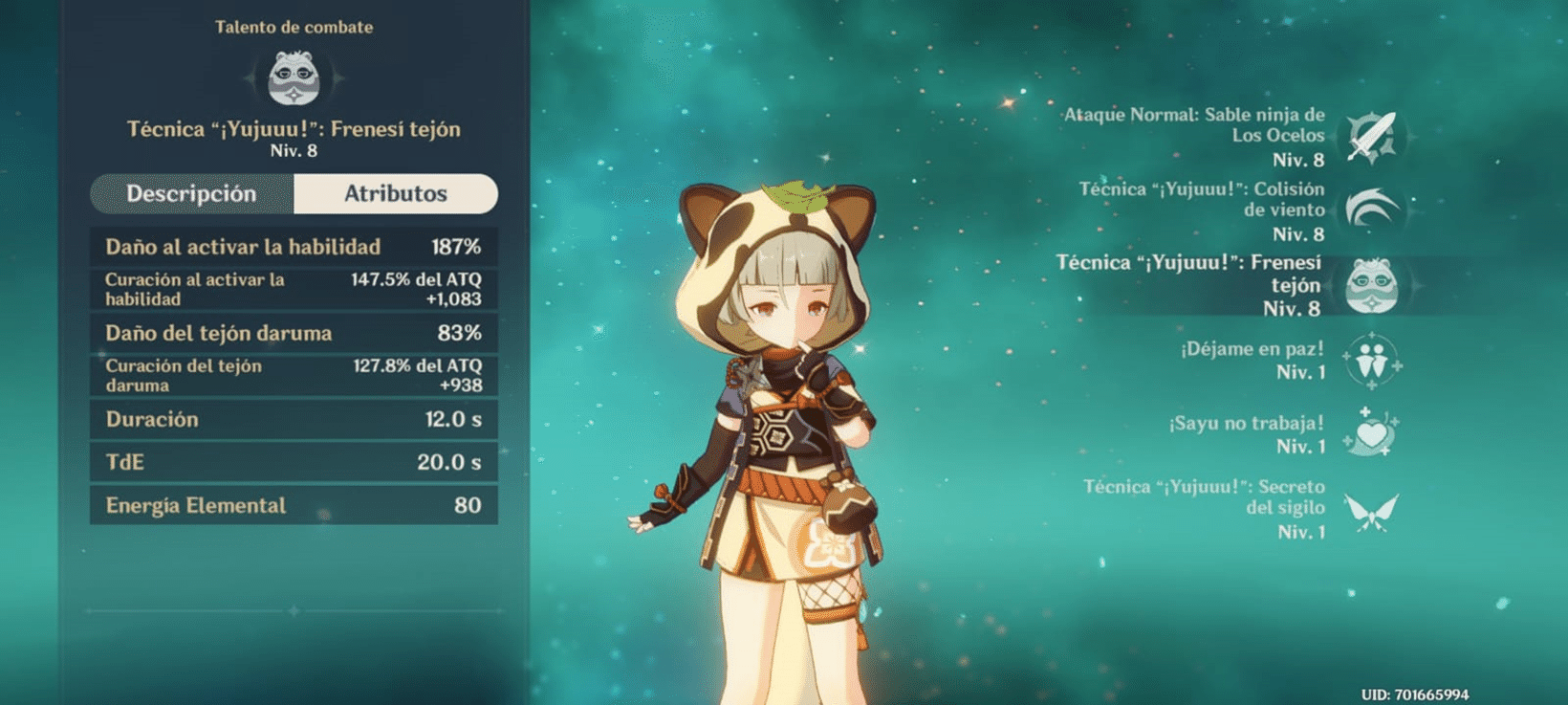Select the TdE 20.0 s attribute row
Image resolution: width=1568 pixels, height=705 pixels.
coord(292,461)
